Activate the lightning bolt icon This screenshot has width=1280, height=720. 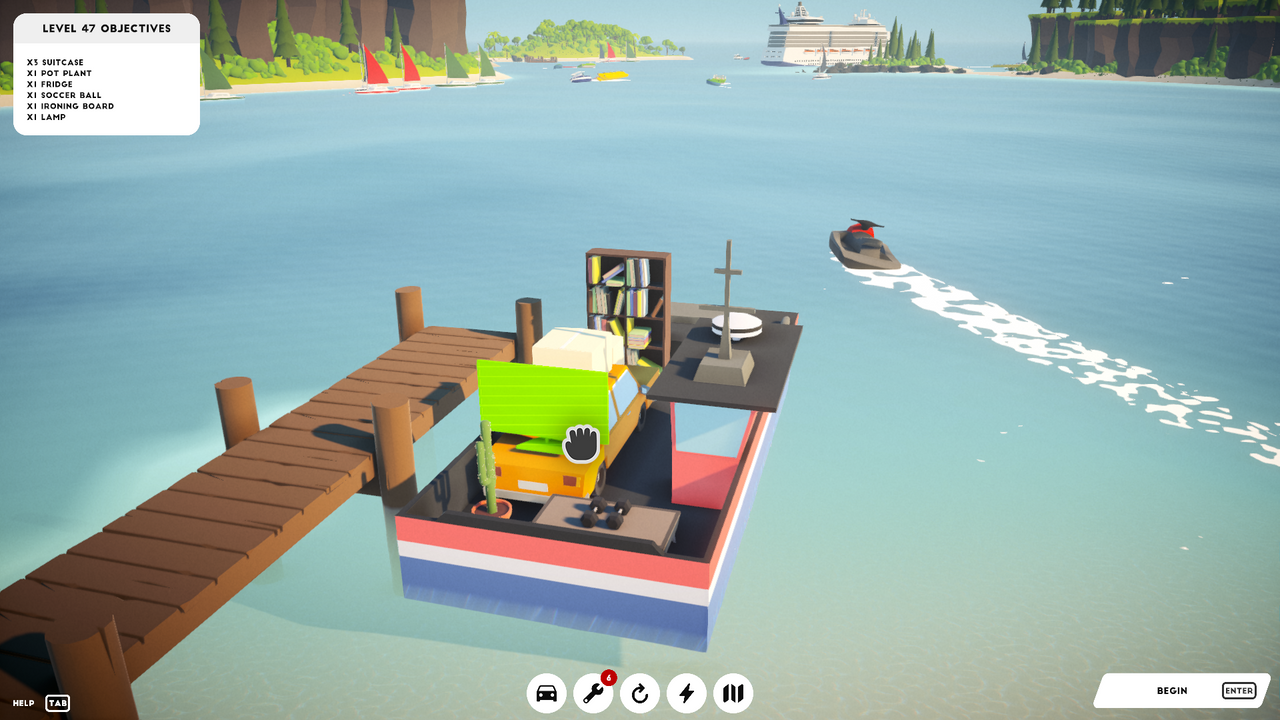686,692
